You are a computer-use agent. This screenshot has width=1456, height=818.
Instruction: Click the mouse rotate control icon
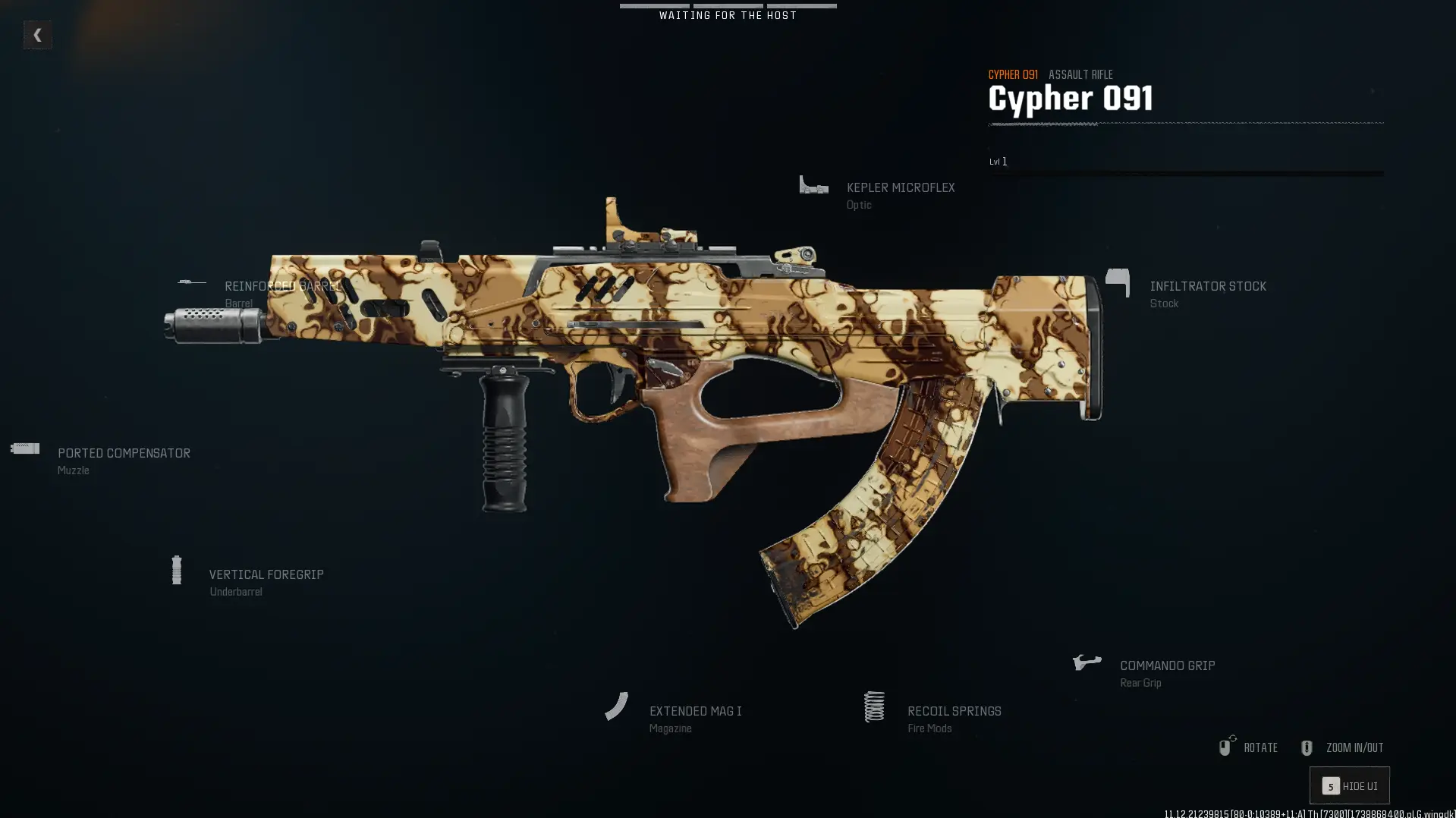[1226, 747]
